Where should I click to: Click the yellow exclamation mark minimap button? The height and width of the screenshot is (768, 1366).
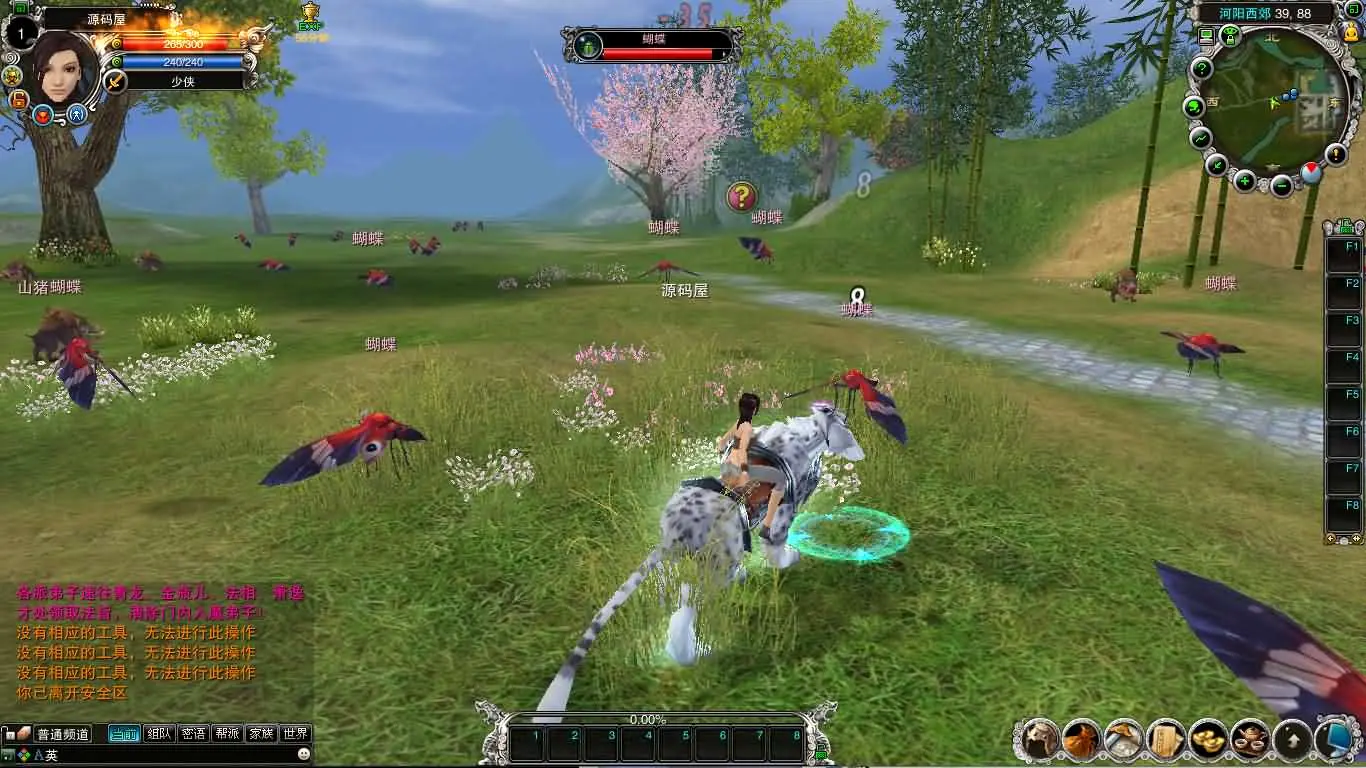[1336, 154]
